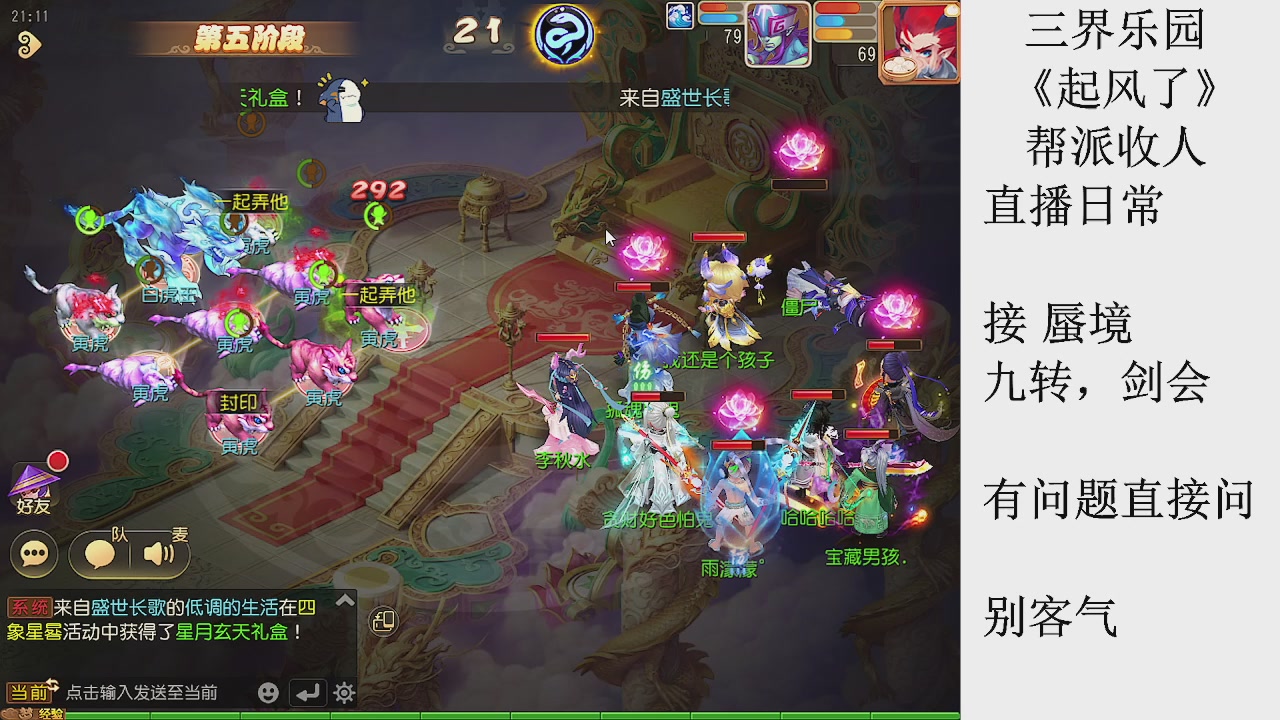Image resolution: width=1280 pixels, height=720 pixels.
Task: Select the 经验 experience tab at bottom
Action: point(52,713)
